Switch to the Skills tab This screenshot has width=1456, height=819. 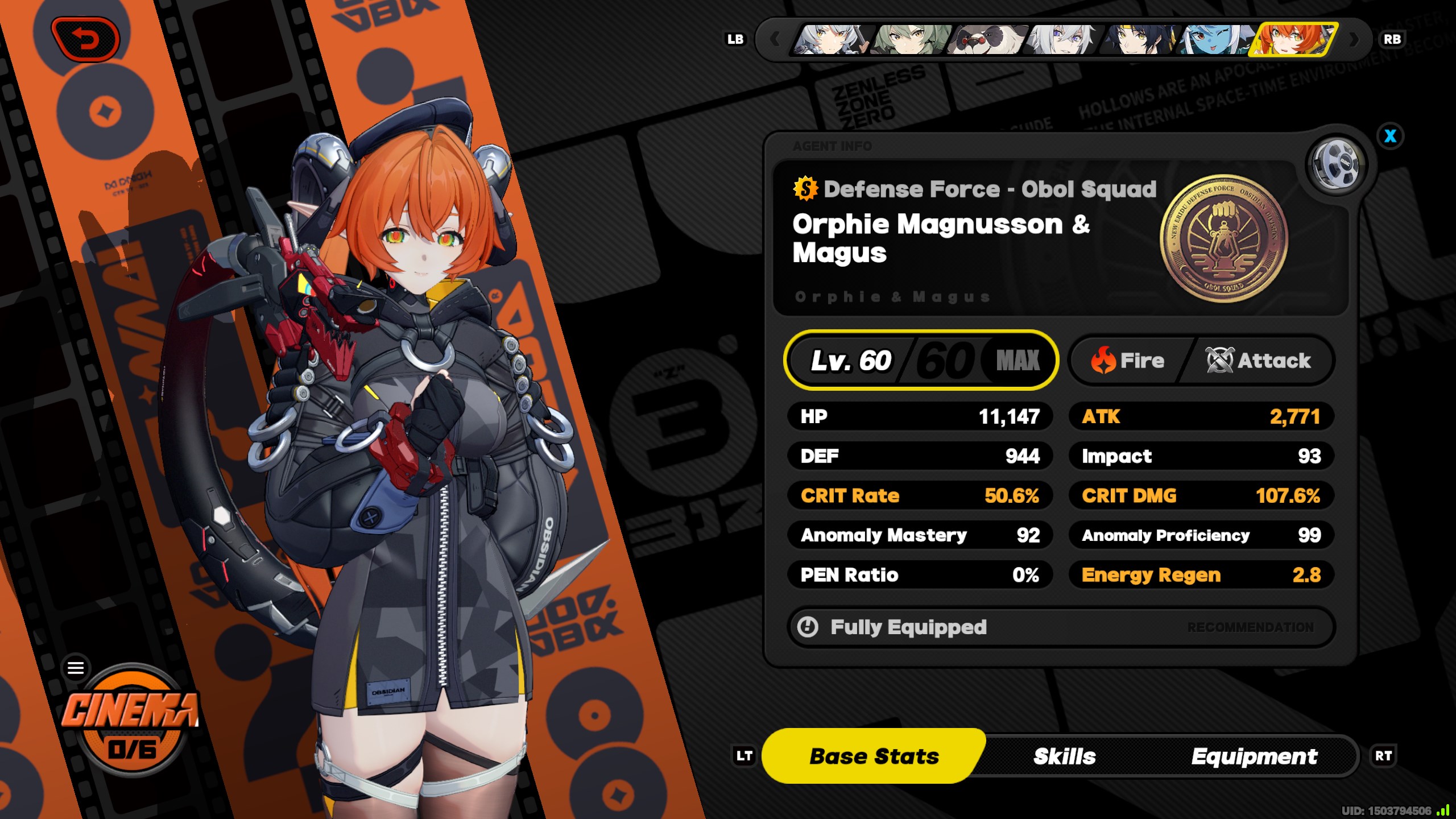pyautogui.click(x=1064, y=756)
